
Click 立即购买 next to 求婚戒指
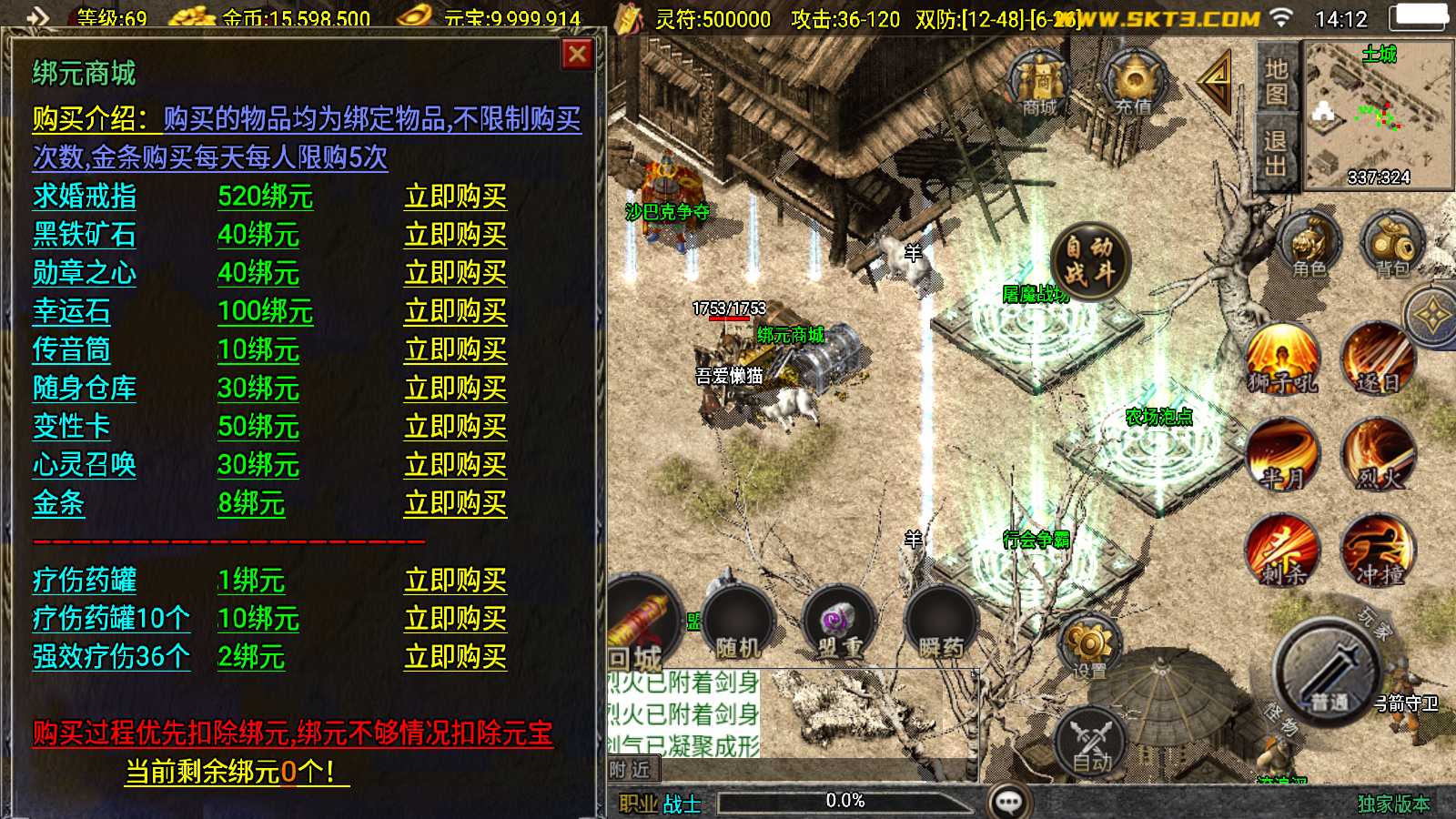455,195
